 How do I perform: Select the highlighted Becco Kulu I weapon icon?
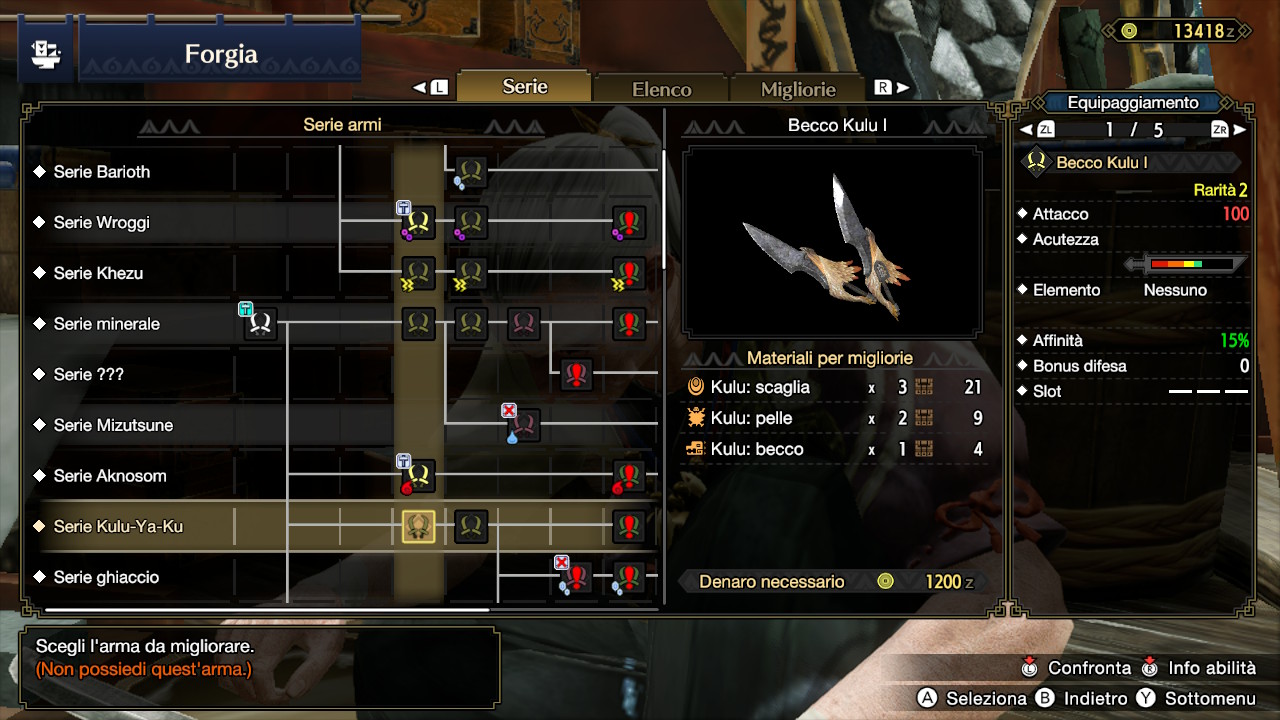point(418,526)
